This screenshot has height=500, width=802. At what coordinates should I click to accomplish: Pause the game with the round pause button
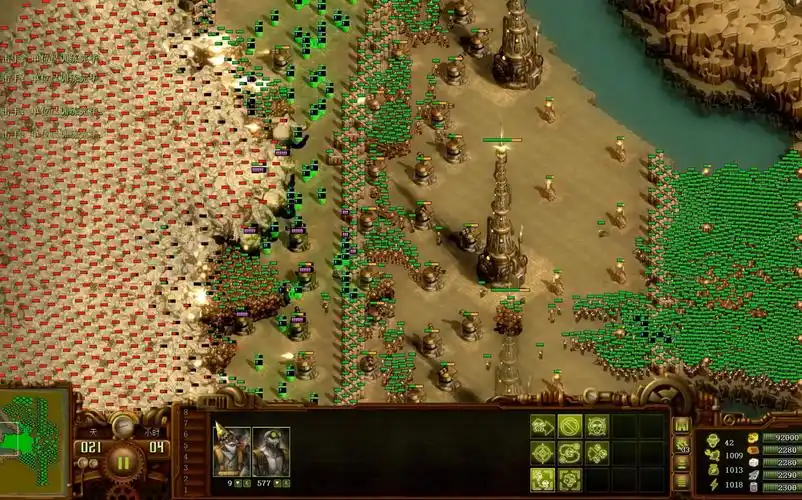point(124,462)
